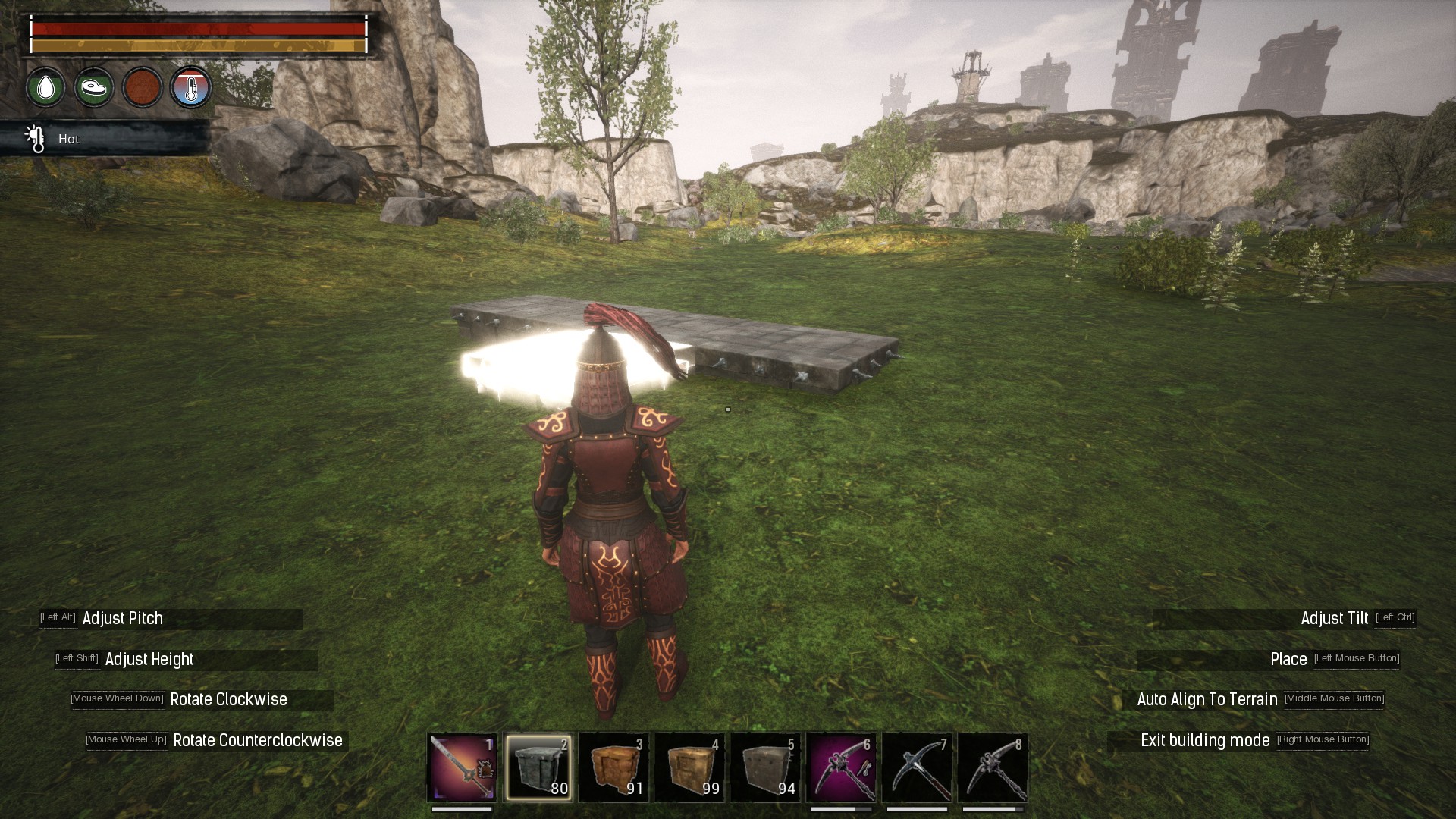Select the grey stone foundation stack of 80
Image resolution: width=1456 pixels, height=819 pixels.
click(x=538, y=767)
